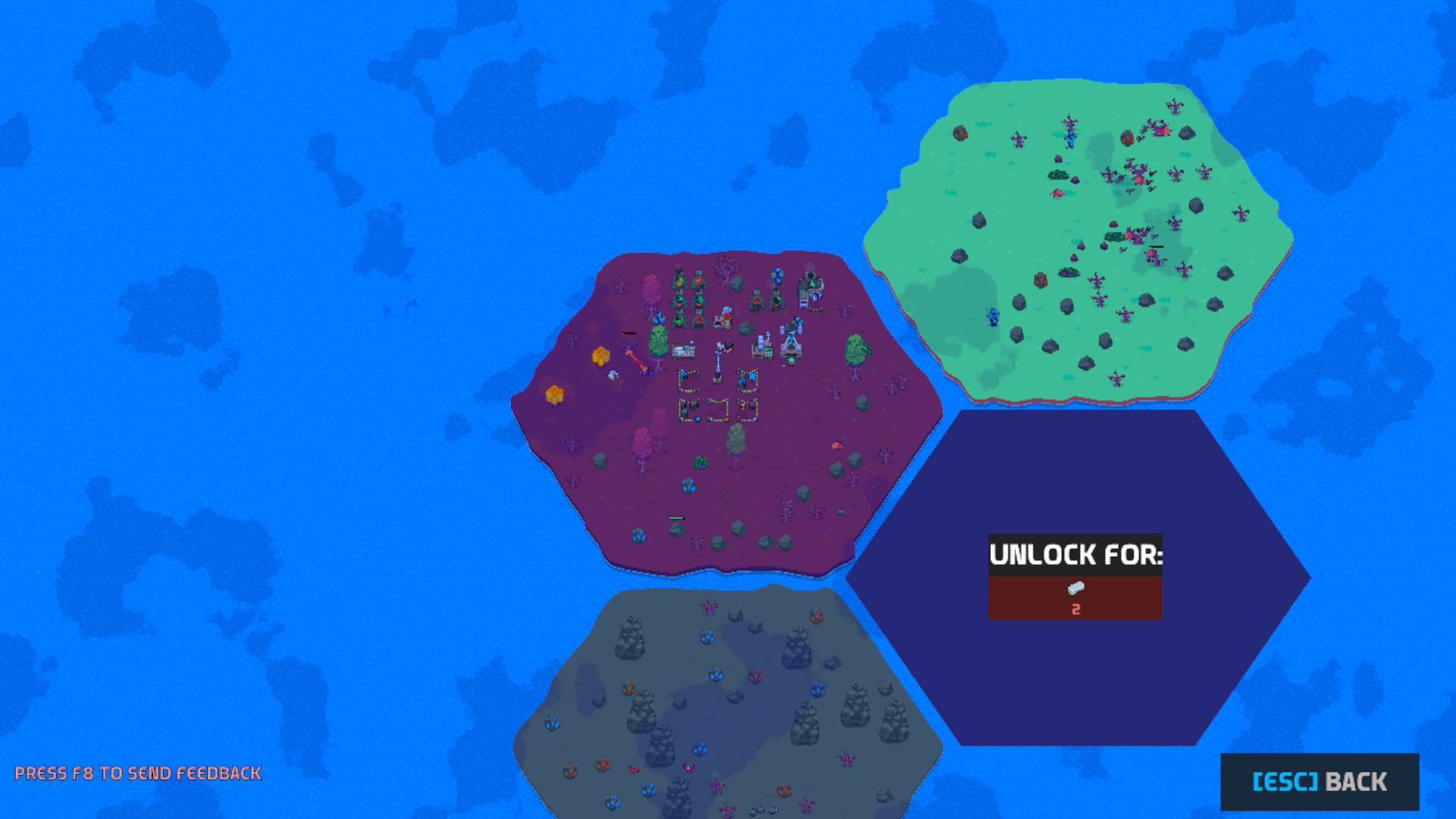Click a red crystal on the green island
The image size is (1456, 819).
point(962,133)
